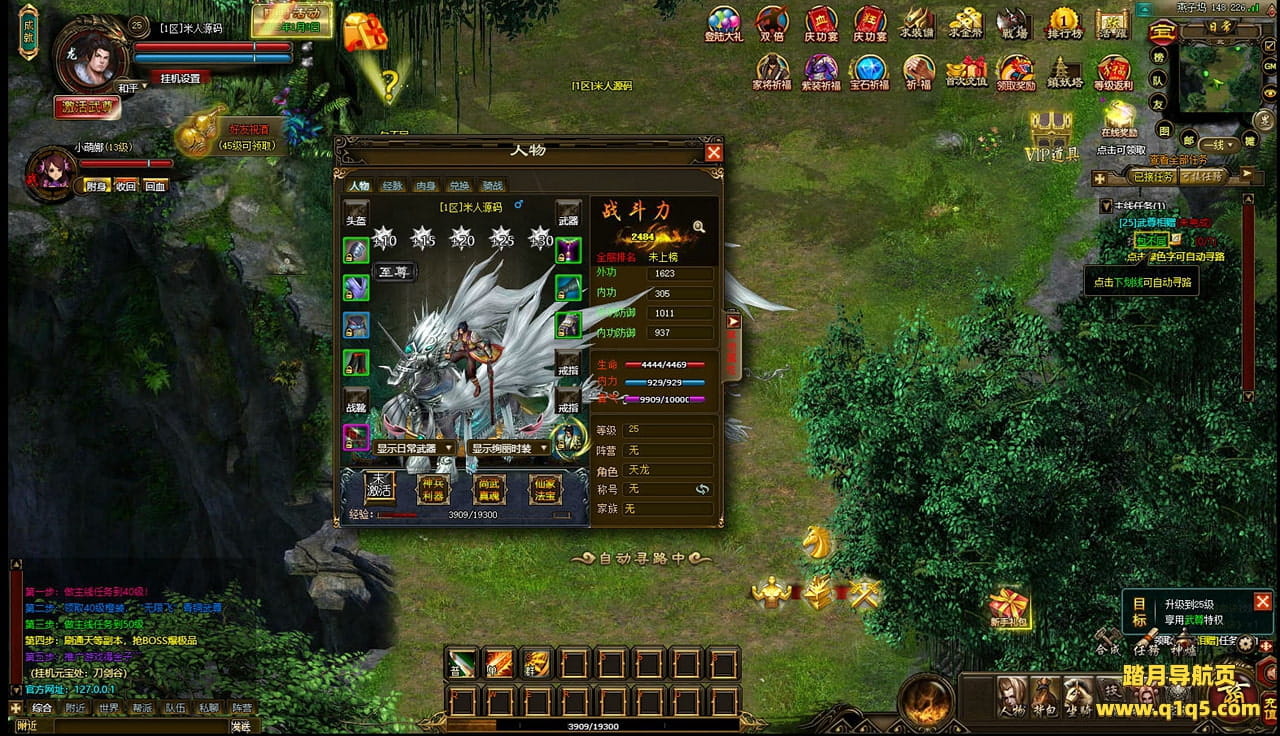Image resolution: width=1280 pixels, height=736 pixels.
Task: Open the 挂机设置 auto-battle settings
Action: tap(181, 78)
